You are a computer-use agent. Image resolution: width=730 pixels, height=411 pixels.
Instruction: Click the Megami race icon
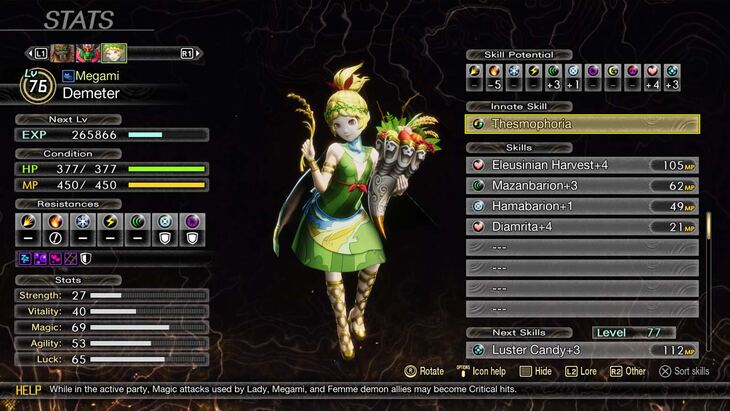point(68,75)
